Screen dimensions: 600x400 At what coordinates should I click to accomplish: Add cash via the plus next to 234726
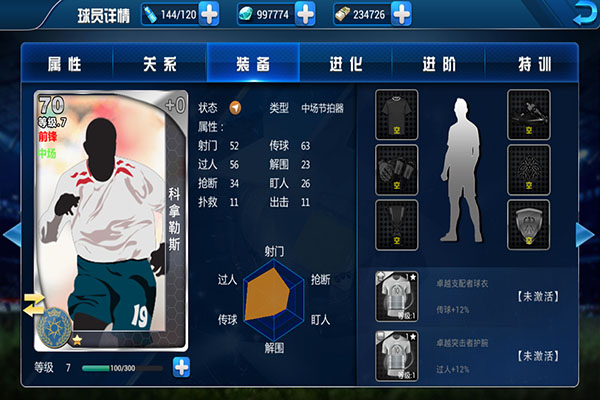(400, 14)
